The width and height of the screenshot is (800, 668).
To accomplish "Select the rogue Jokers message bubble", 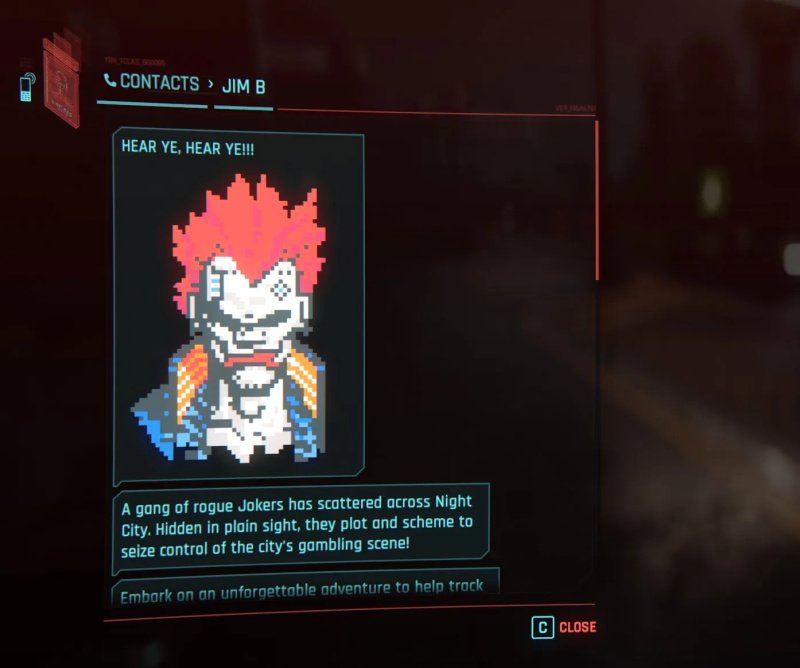I will coord(300,523).
